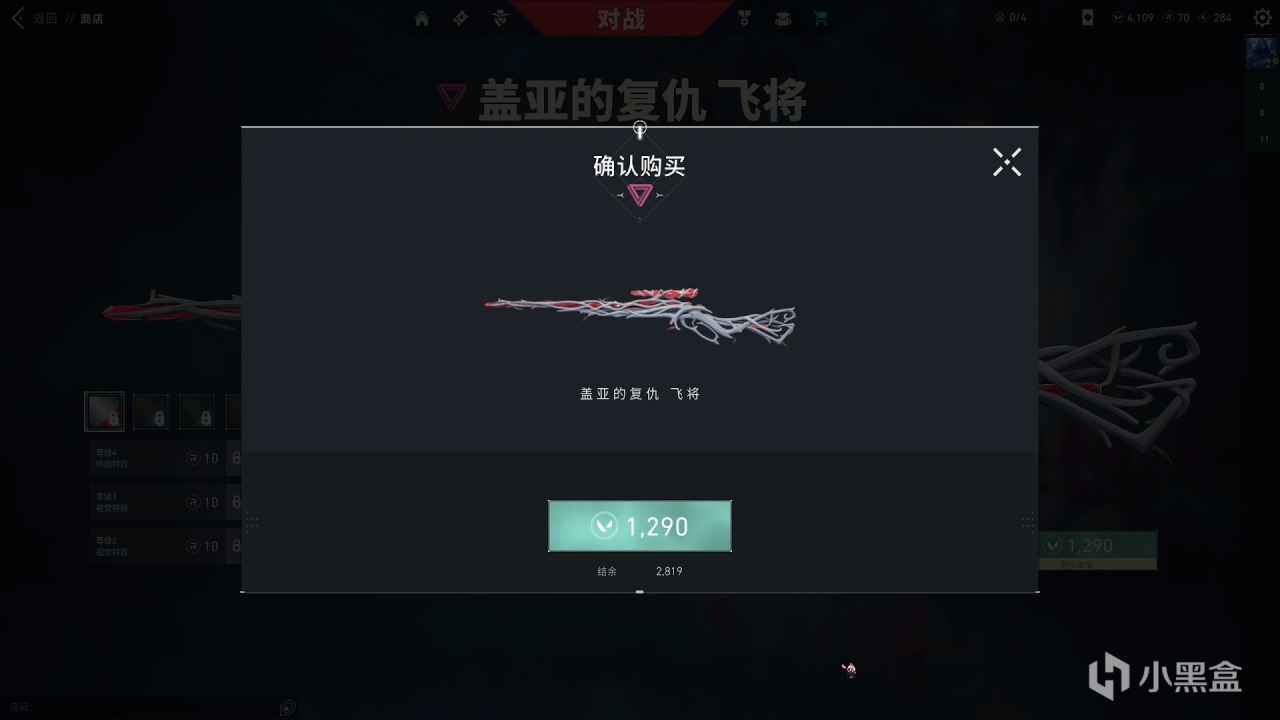The image size is (1280, 720).
Task: Open the battle pass card icon
Action: (x=459, y=18)
